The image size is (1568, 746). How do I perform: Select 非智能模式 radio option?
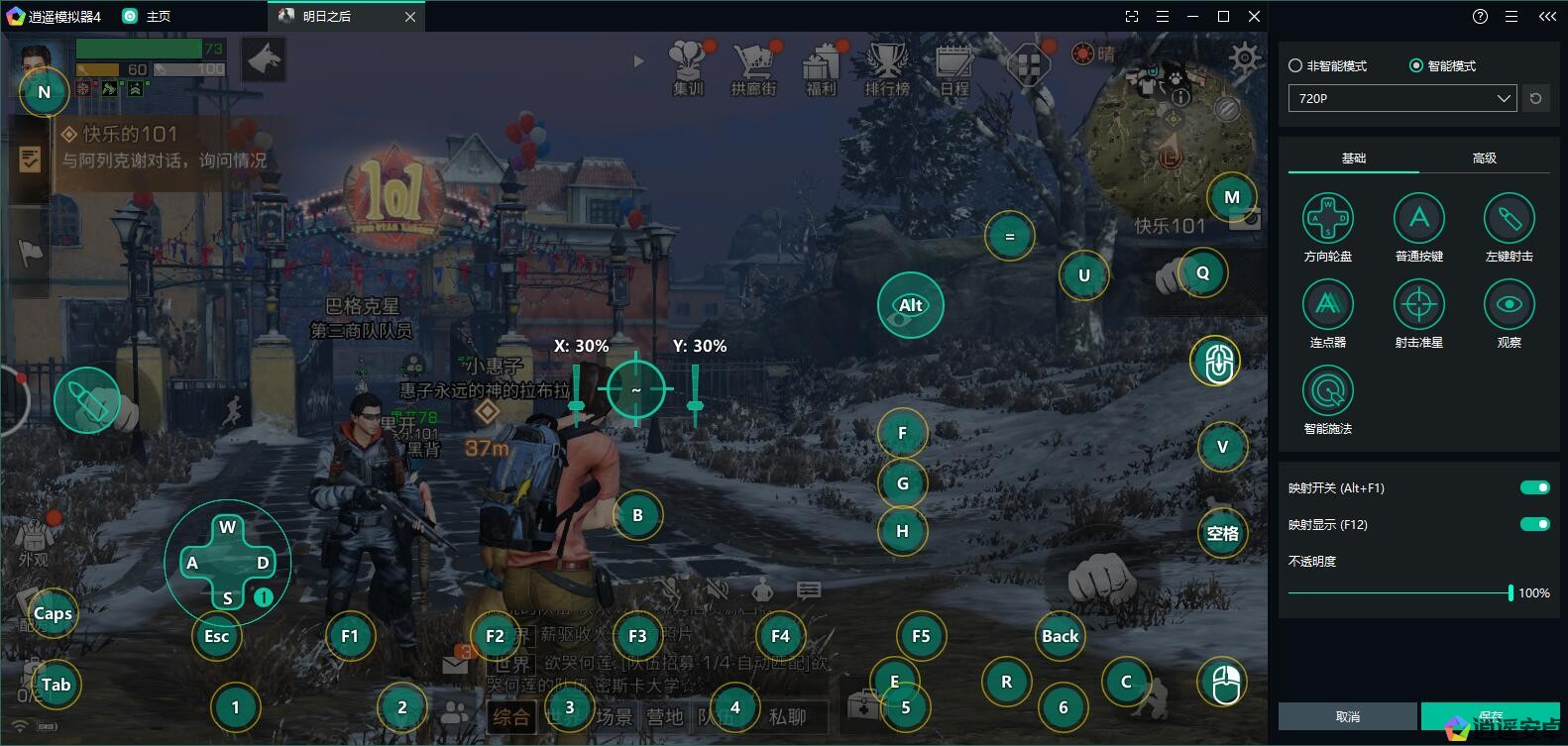click(1295, 66)
